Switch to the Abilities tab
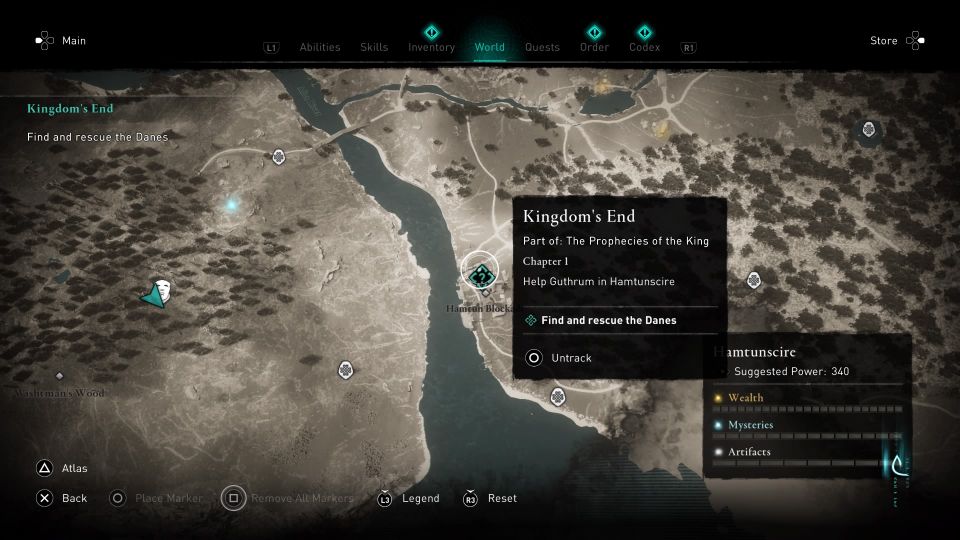The height and width of the screenshot is (540, 960). pos(320,47)
